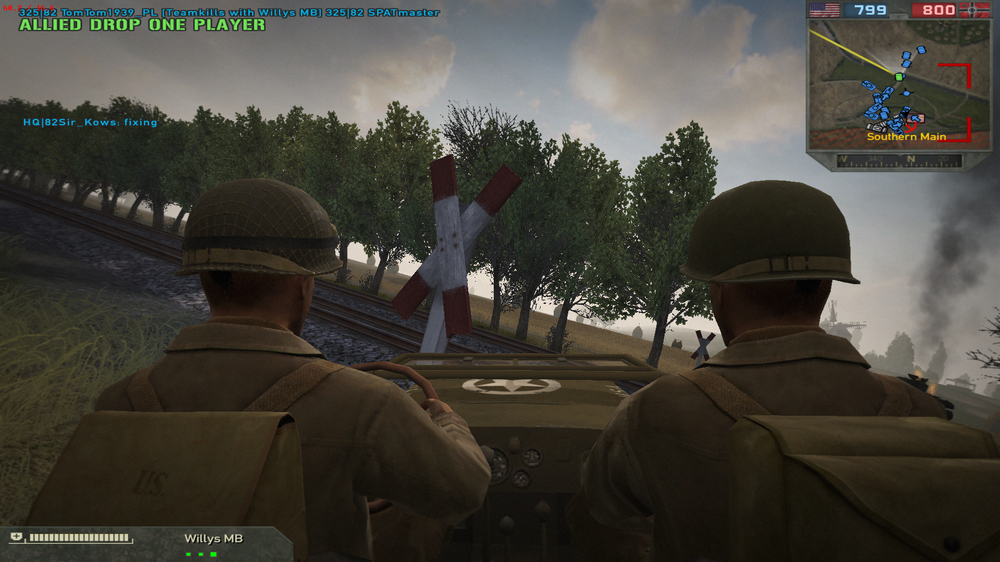
Task: Click the Willys MB seat indicator
Action: tap(200, 553)
